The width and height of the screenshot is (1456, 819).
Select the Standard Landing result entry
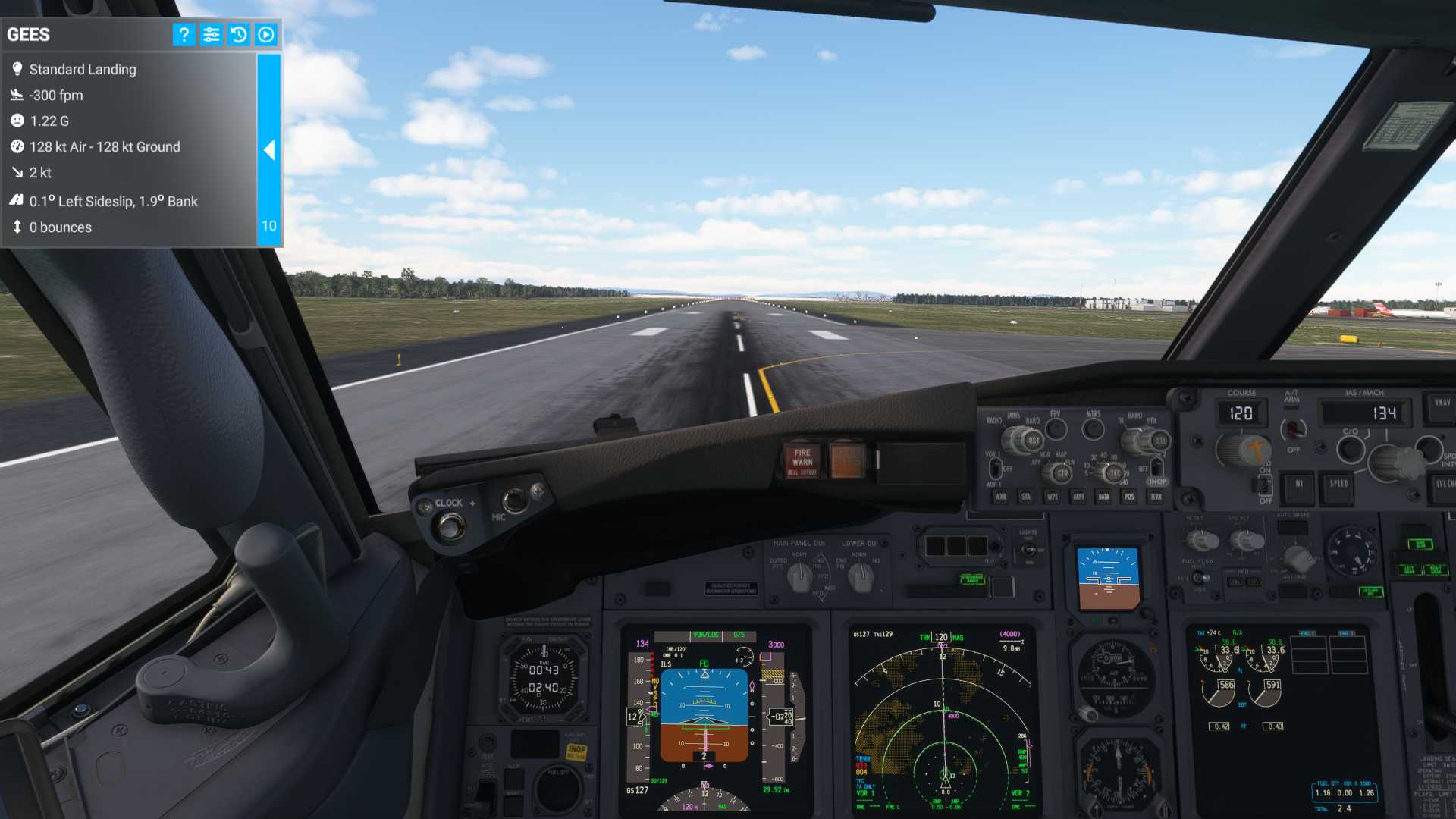tap(82, 69)
